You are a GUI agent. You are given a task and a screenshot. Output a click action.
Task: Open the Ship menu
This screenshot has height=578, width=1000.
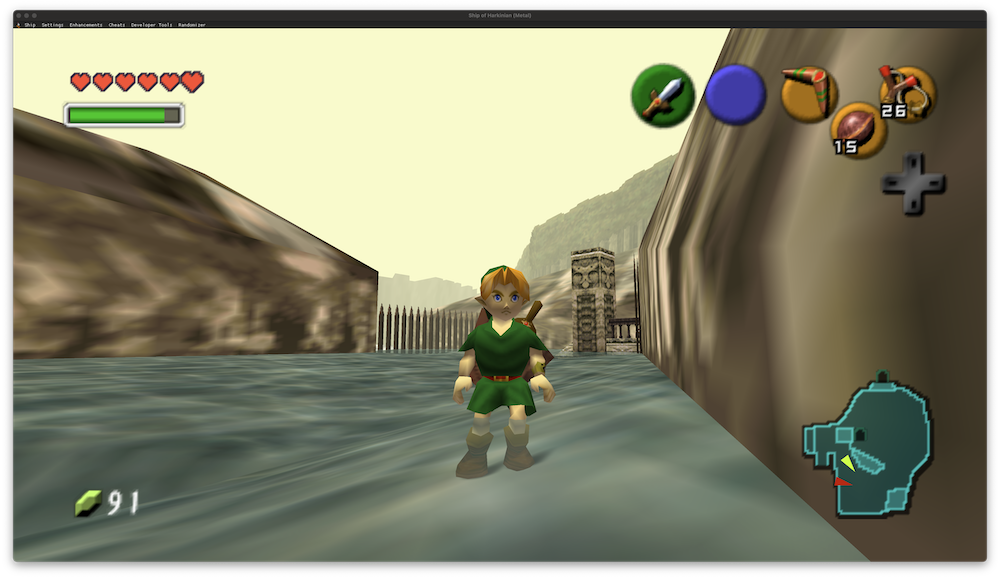coord(29,25)
